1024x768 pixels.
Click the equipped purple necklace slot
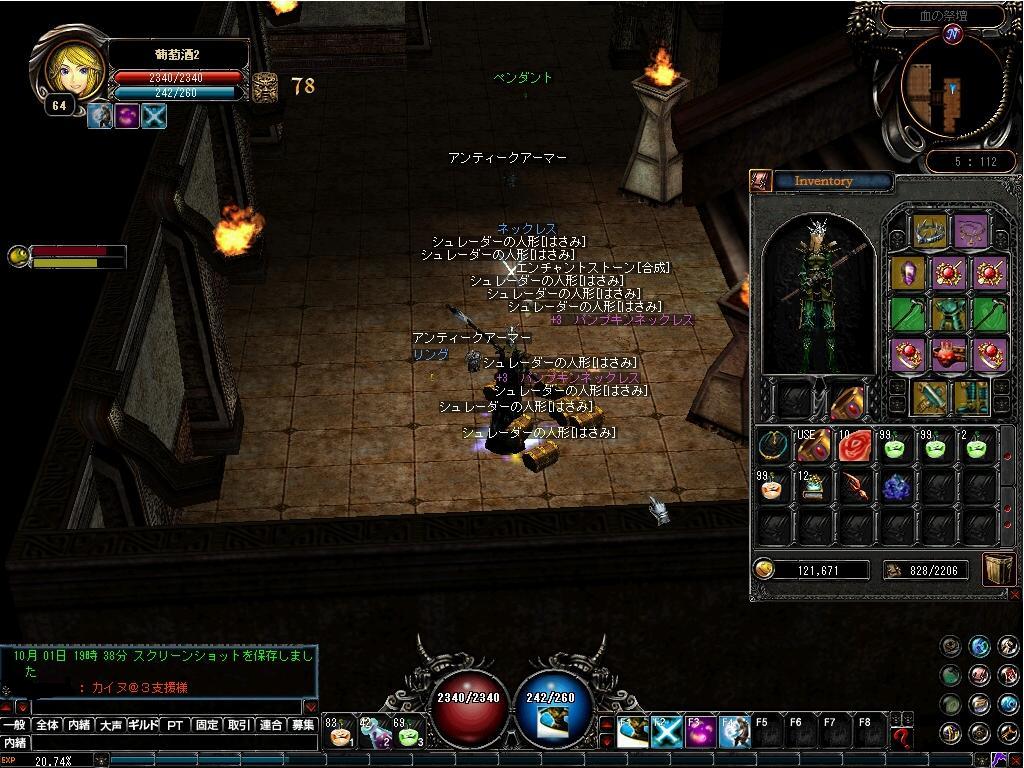pos(969,231)
